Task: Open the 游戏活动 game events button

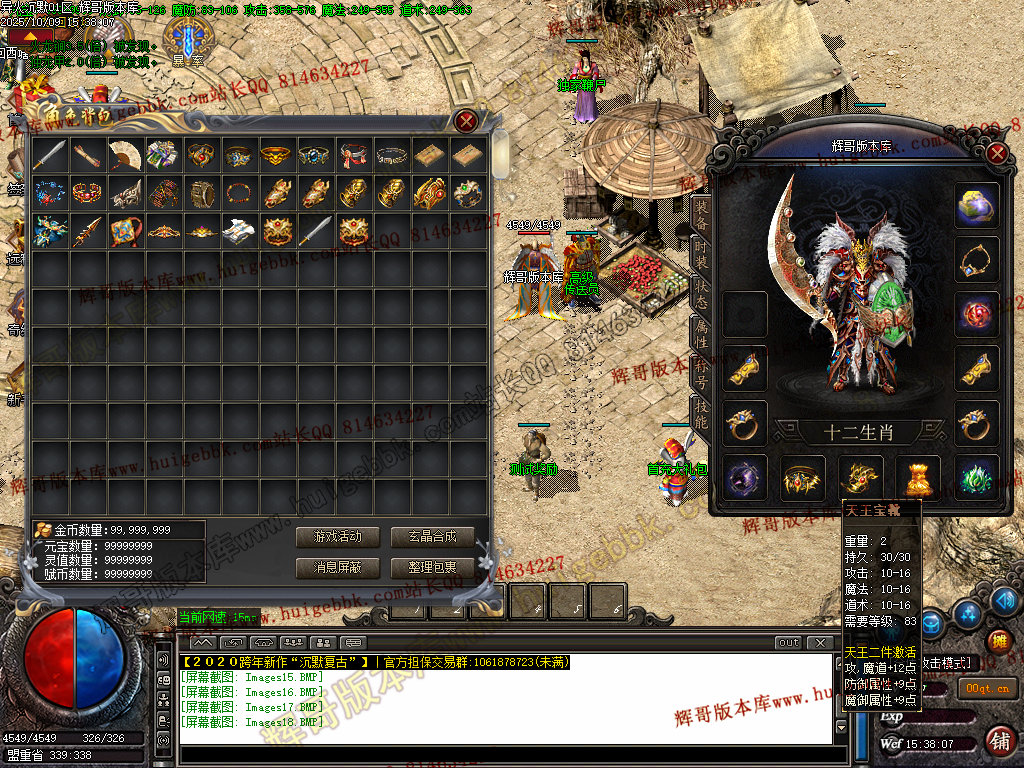Action: point(337,537)
